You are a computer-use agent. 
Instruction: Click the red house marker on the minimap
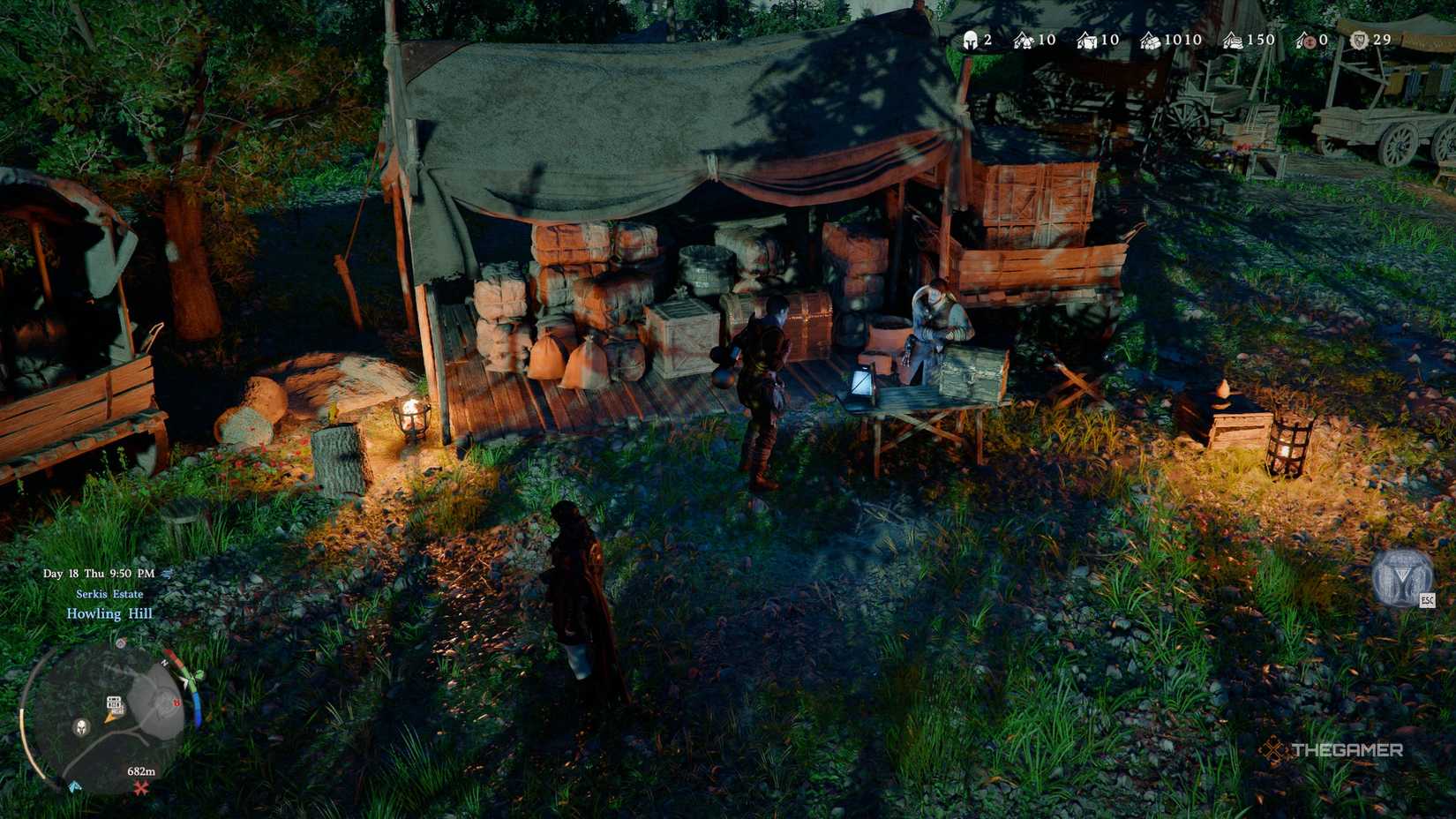tap(176, 702)
